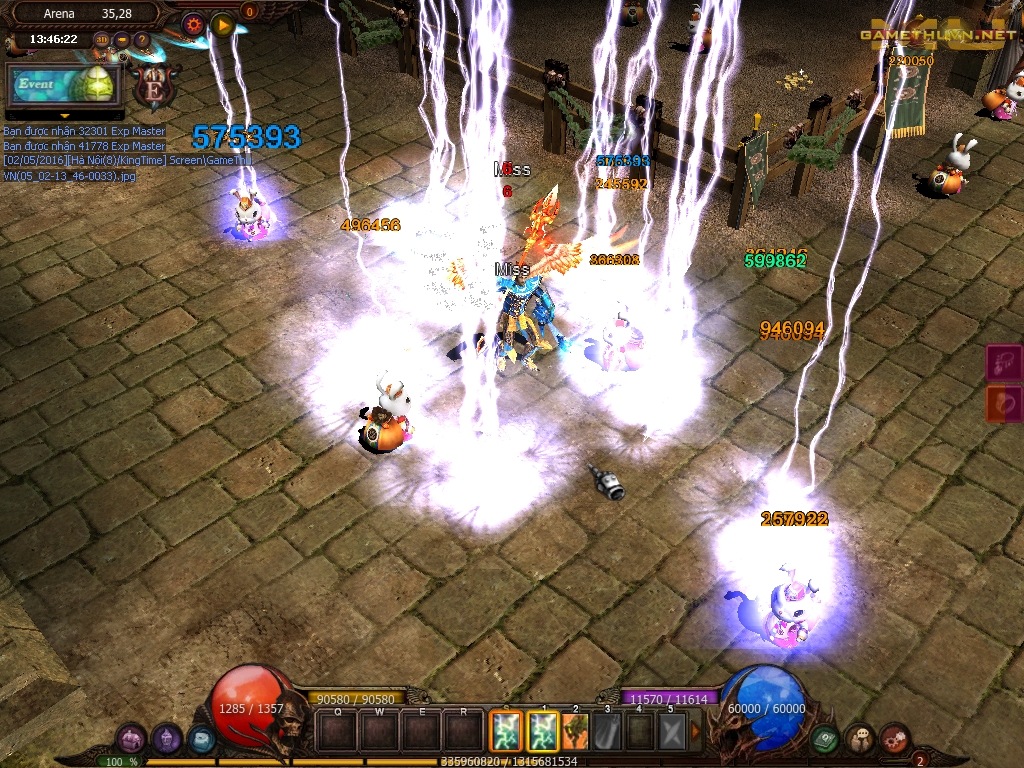This screenshot has height=768, width=1024.
Task: Select the grey skill in slot 3
Action: 608,731
